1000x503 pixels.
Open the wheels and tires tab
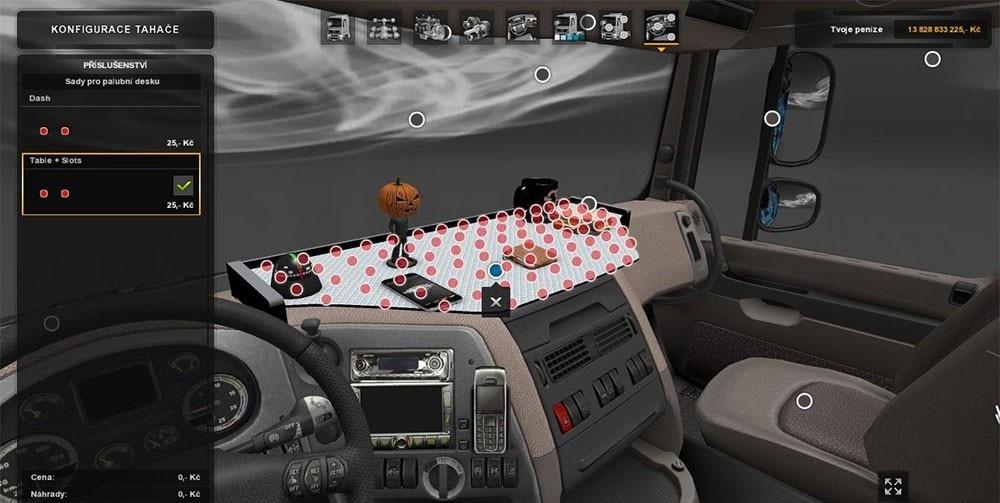(x=615, y=26)
